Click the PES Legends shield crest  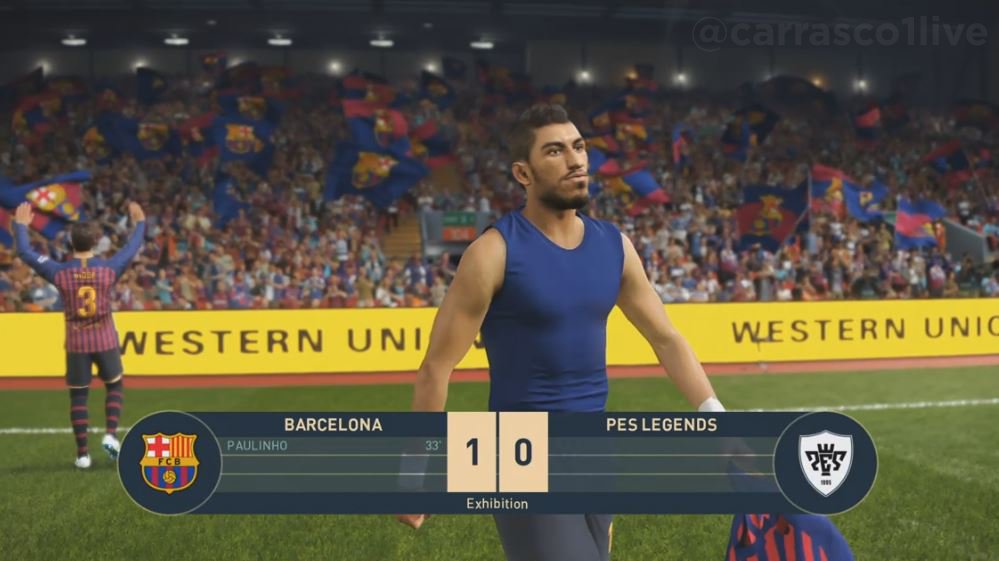(825, 463)
